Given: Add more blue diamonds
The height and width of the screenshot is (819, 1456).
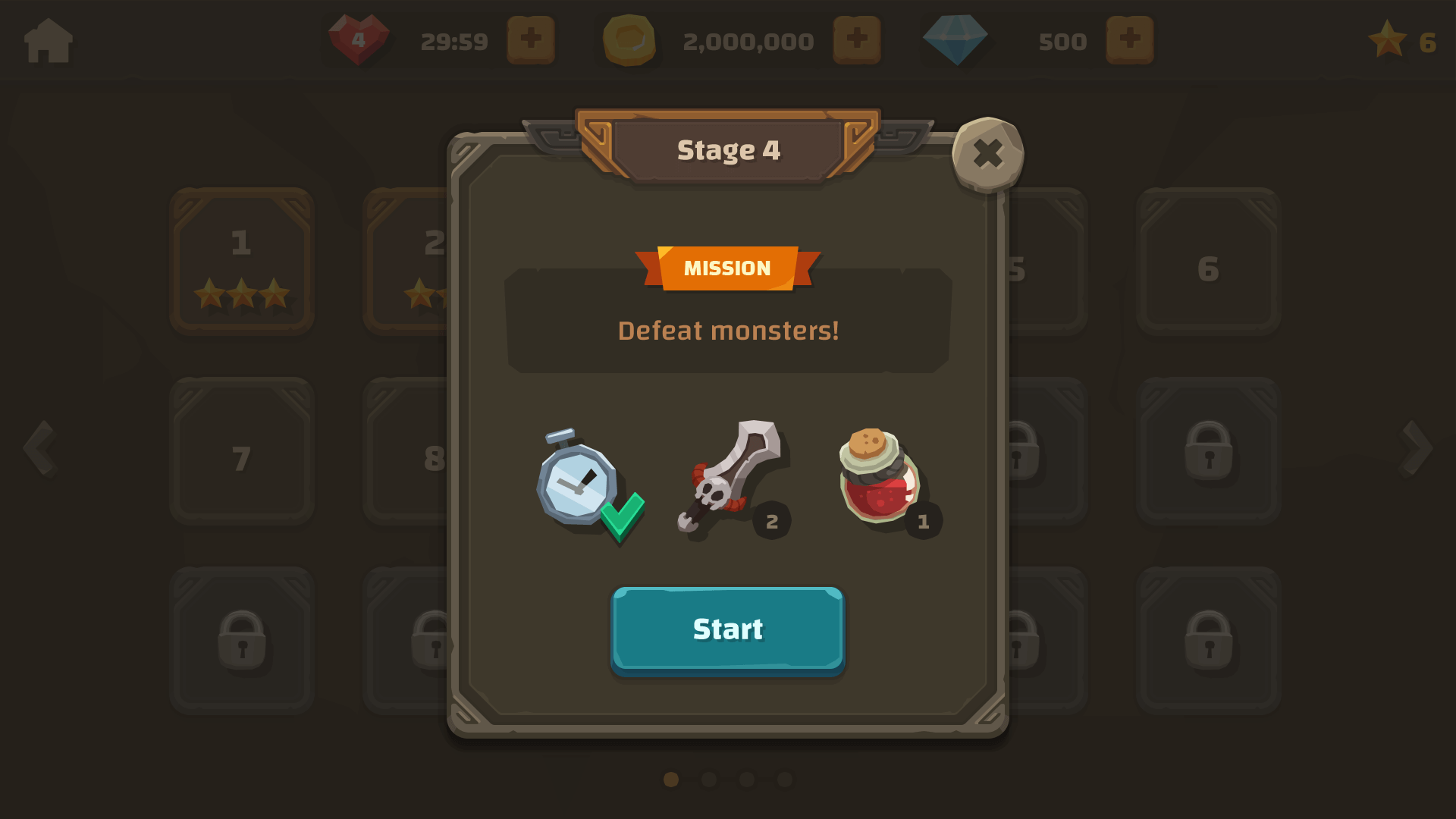Looking at the screenshot, I should [x=1129, y=39].
